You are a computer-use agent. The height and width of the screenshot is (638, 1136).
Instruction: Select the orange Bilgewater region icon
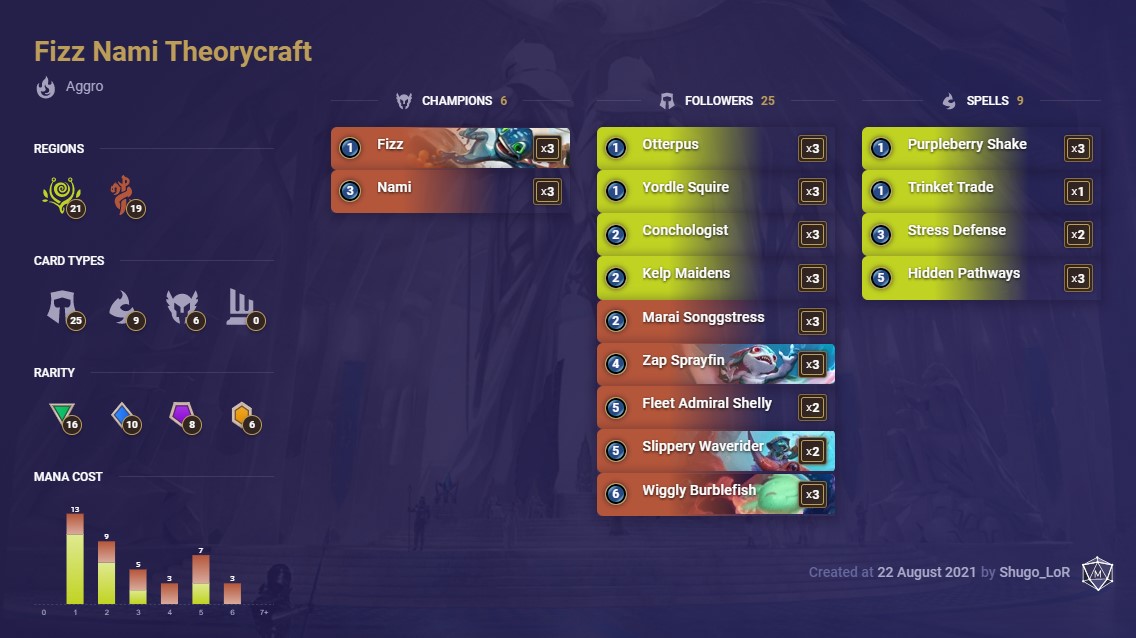125,194
